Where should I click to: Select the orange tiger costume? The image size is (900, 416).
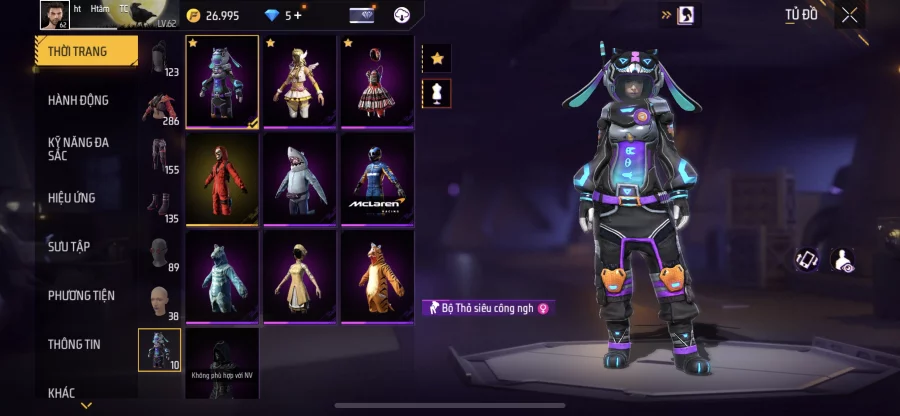point(376,276)
